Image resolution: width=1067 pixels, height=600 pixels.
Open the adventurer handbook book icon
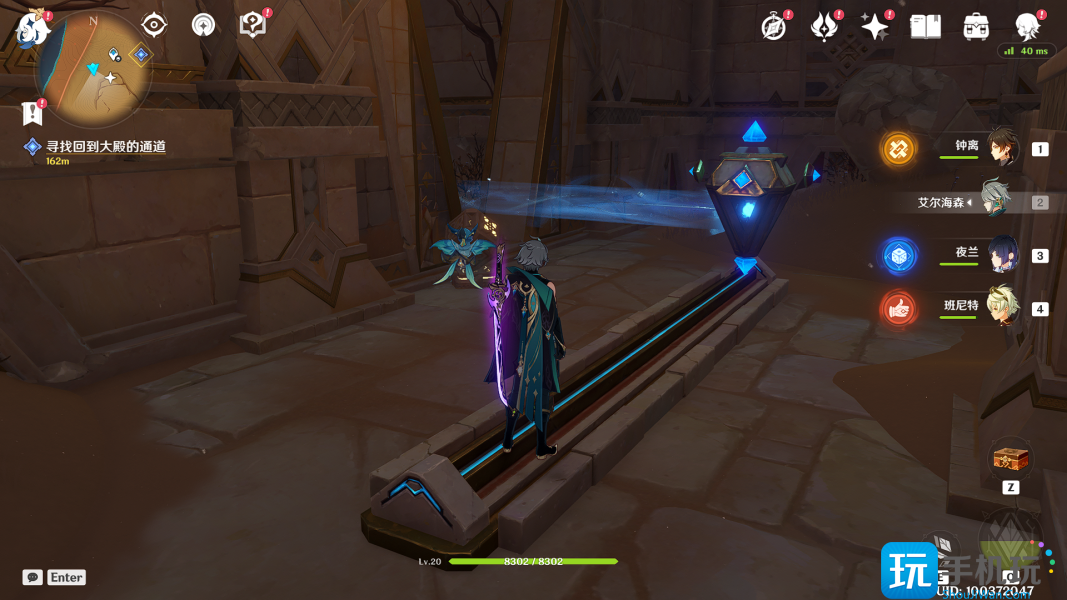pos(925,27)
